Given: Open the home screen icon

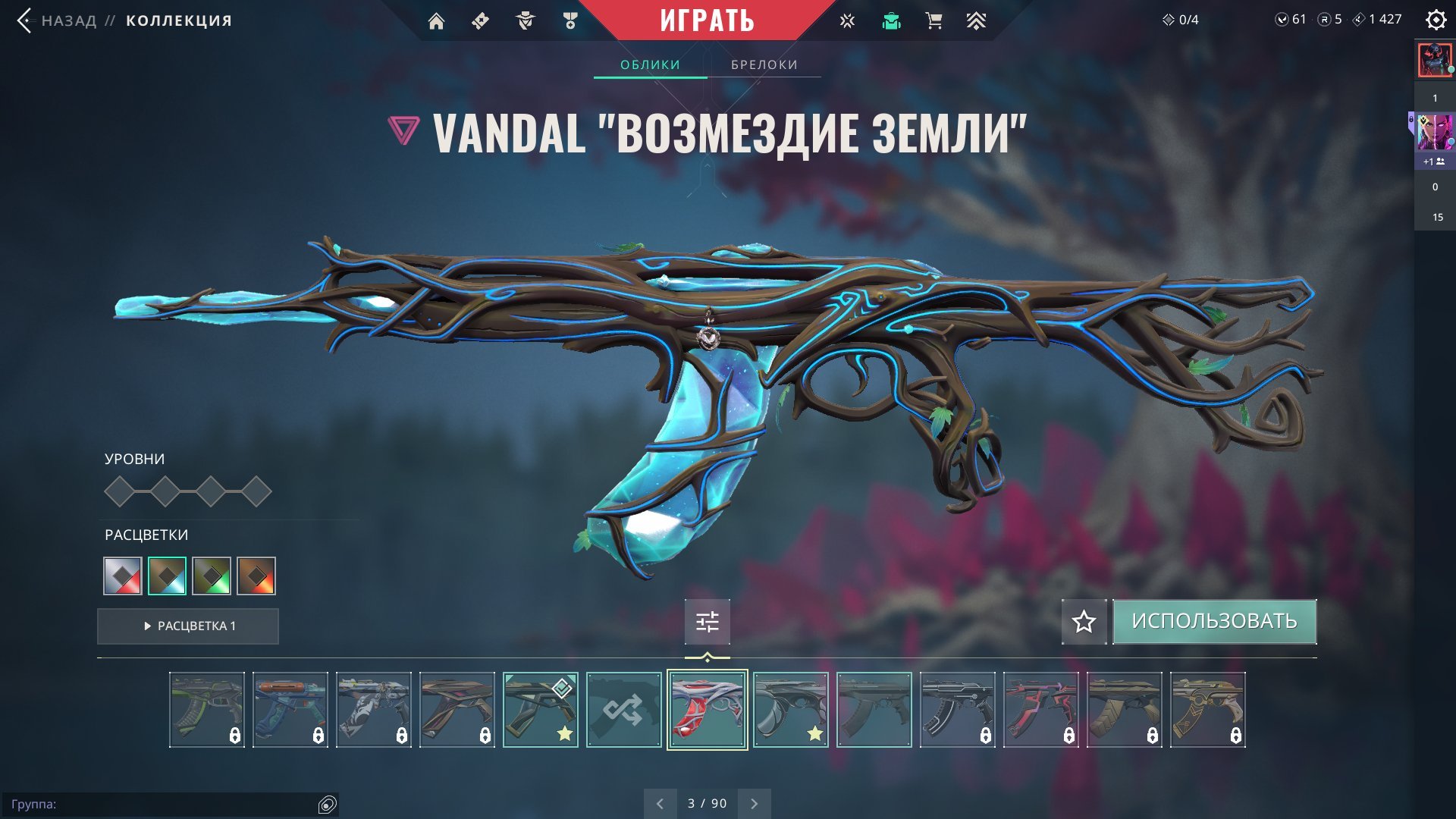Looking at the screenshot, I should [x=436, y=21].
